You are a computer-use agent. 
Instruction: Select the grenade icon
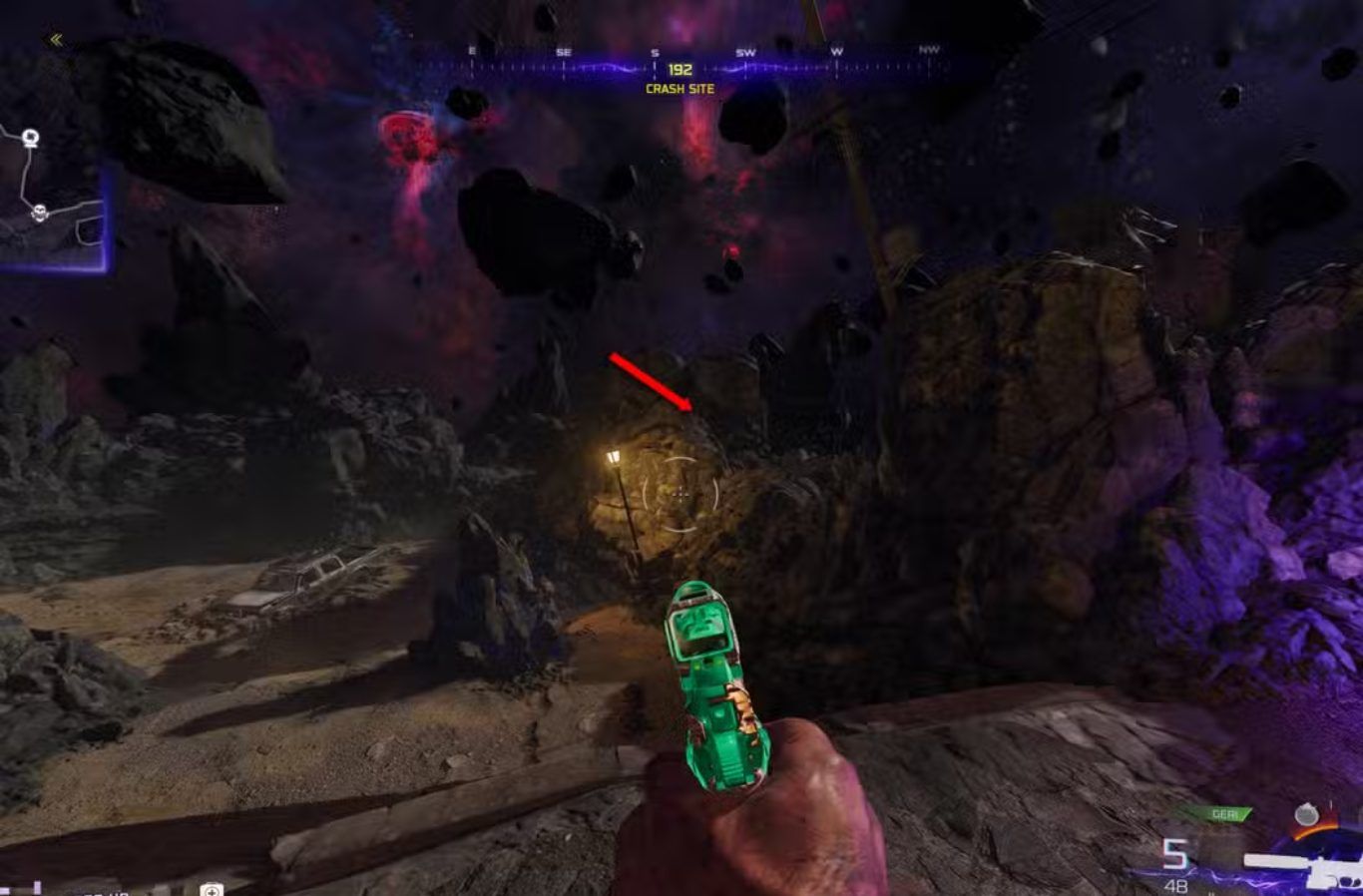pos(1305,815)
